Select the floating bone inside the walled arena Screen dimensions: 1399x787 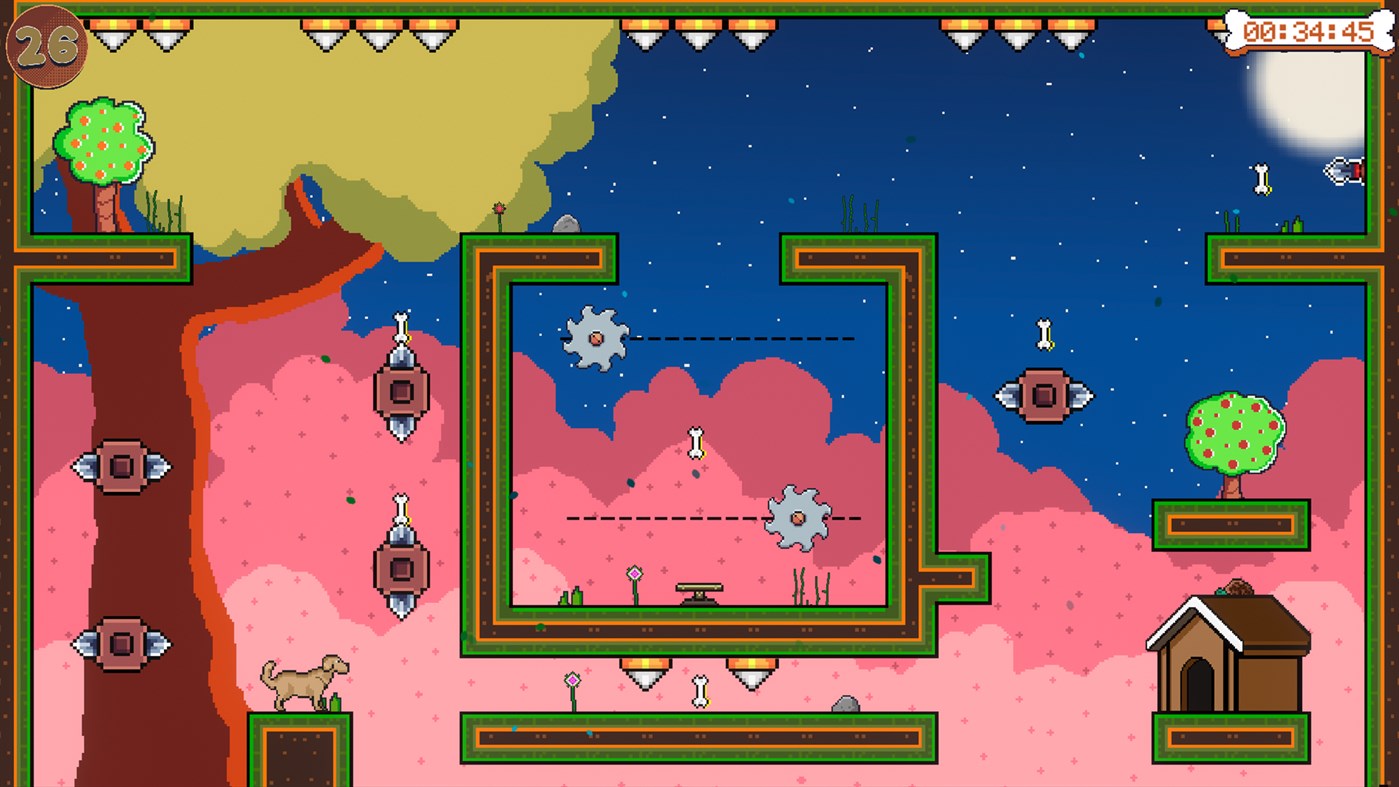pyautogui.click(x=697, y=440)
